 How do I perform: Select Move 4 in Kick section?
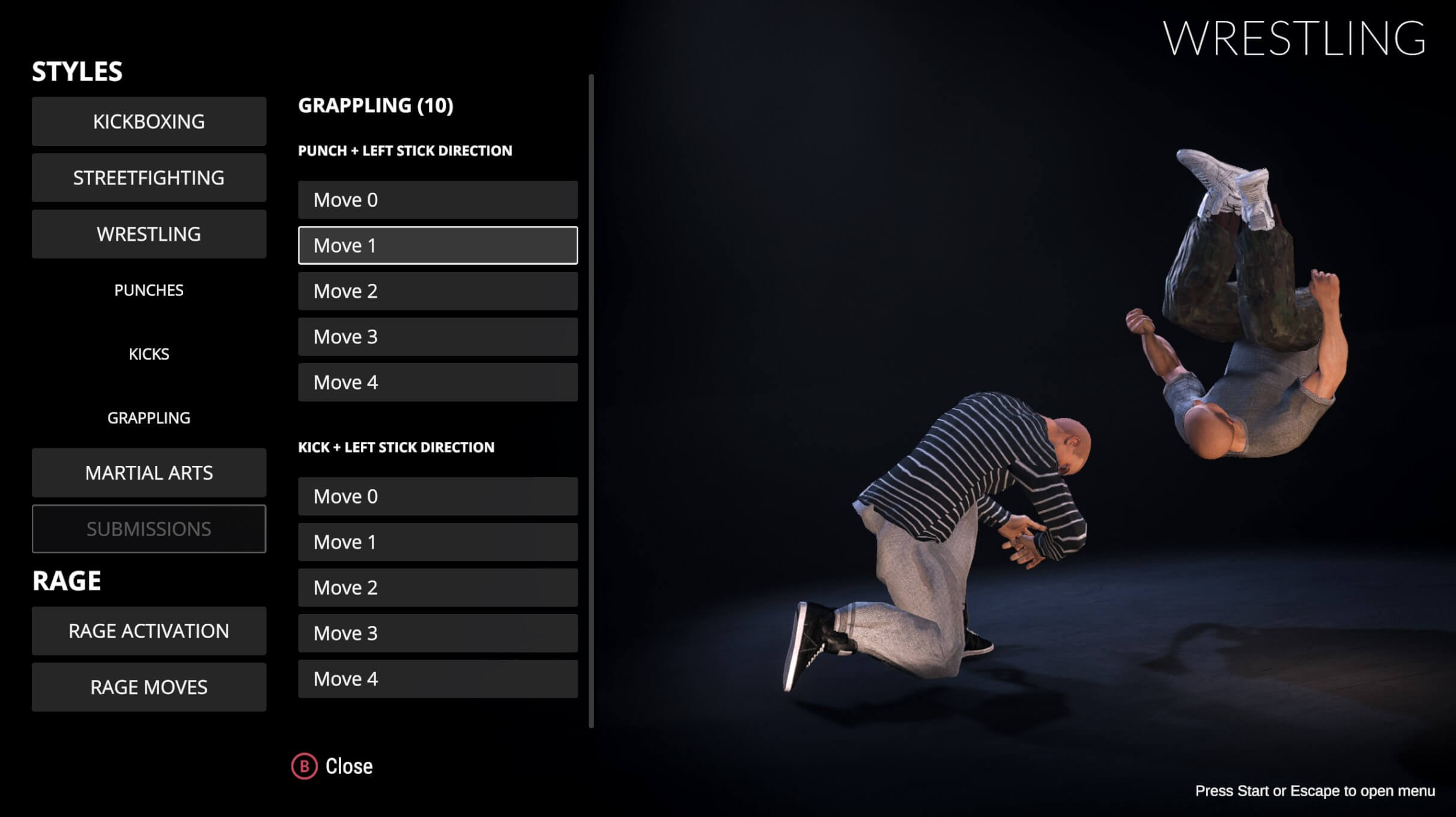(437, 679)
